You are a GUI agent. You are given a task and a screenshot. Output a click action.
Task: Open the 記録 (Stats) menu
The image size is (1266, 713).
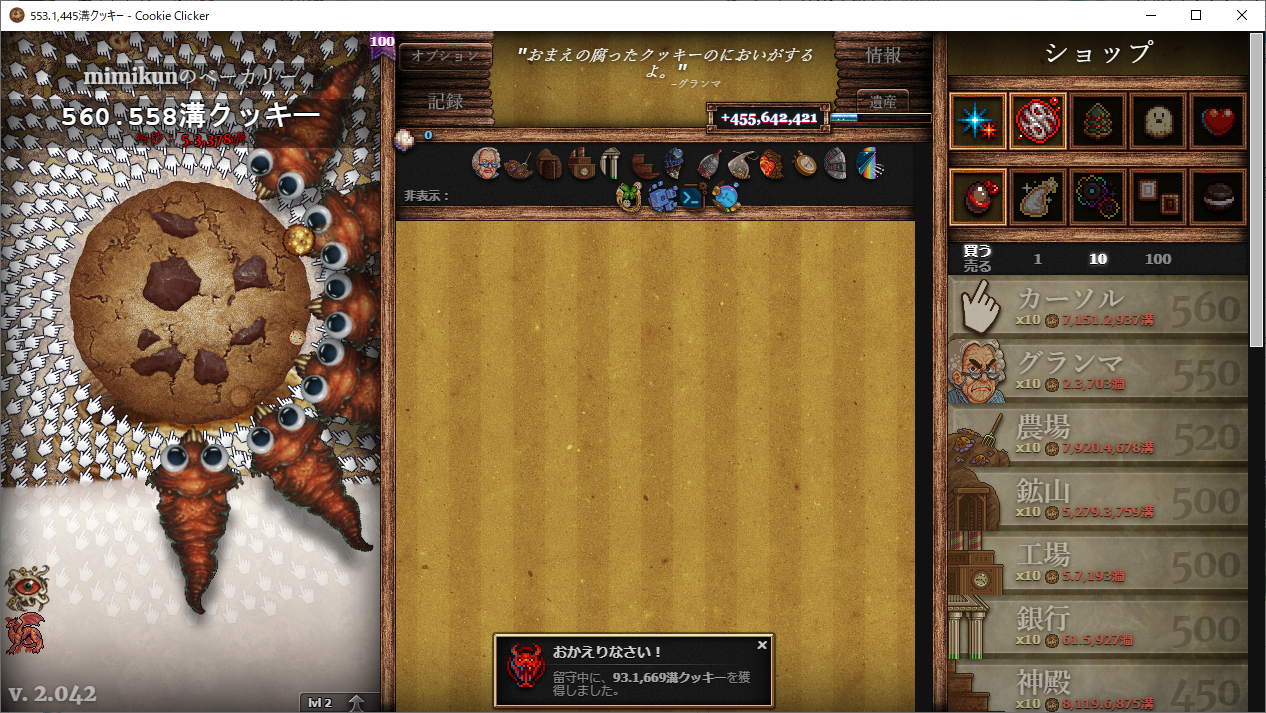click(445, 101)
